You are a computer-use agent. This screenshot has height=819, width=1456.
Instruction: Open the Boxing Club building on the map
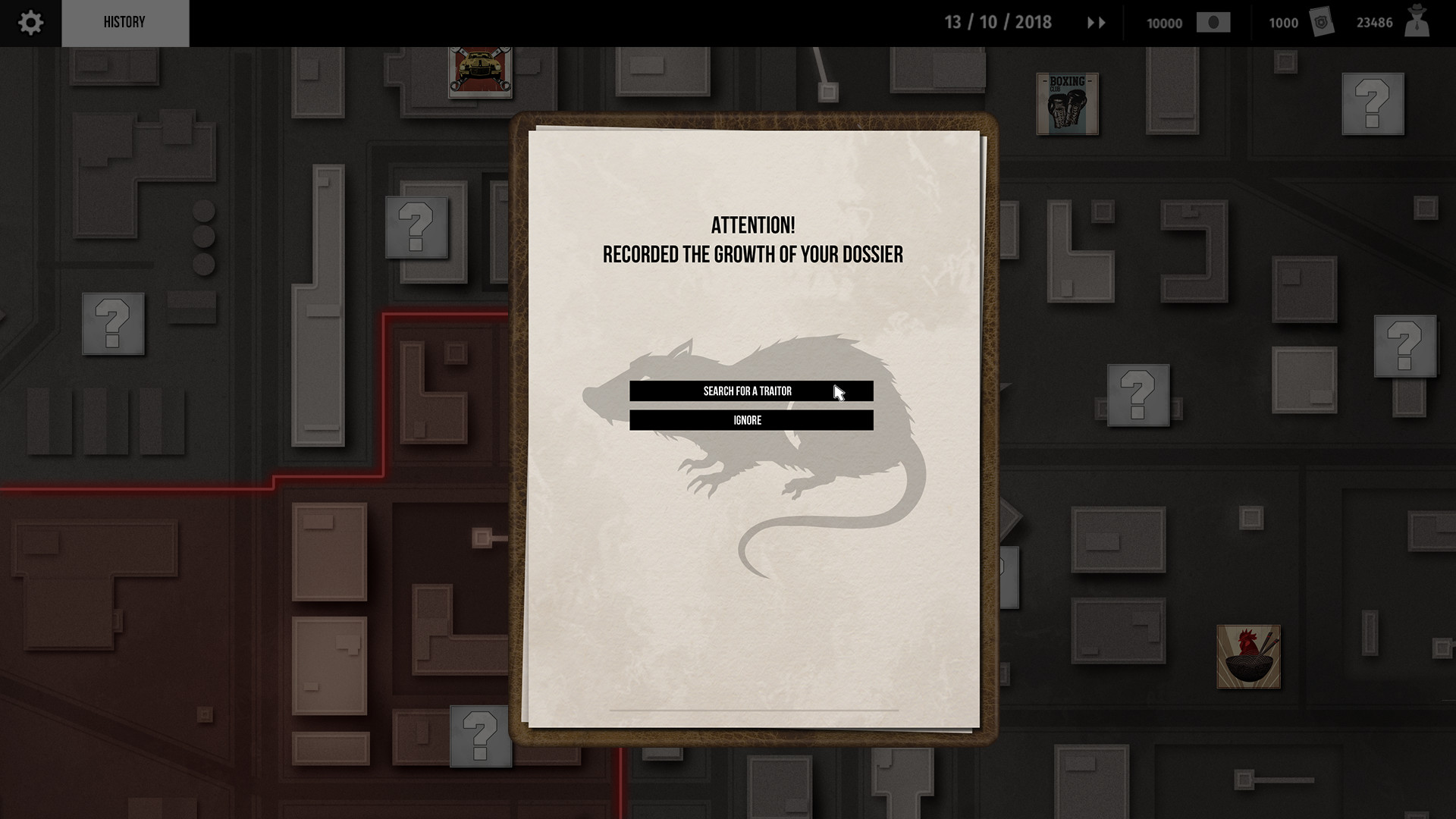coord(1067,104)
